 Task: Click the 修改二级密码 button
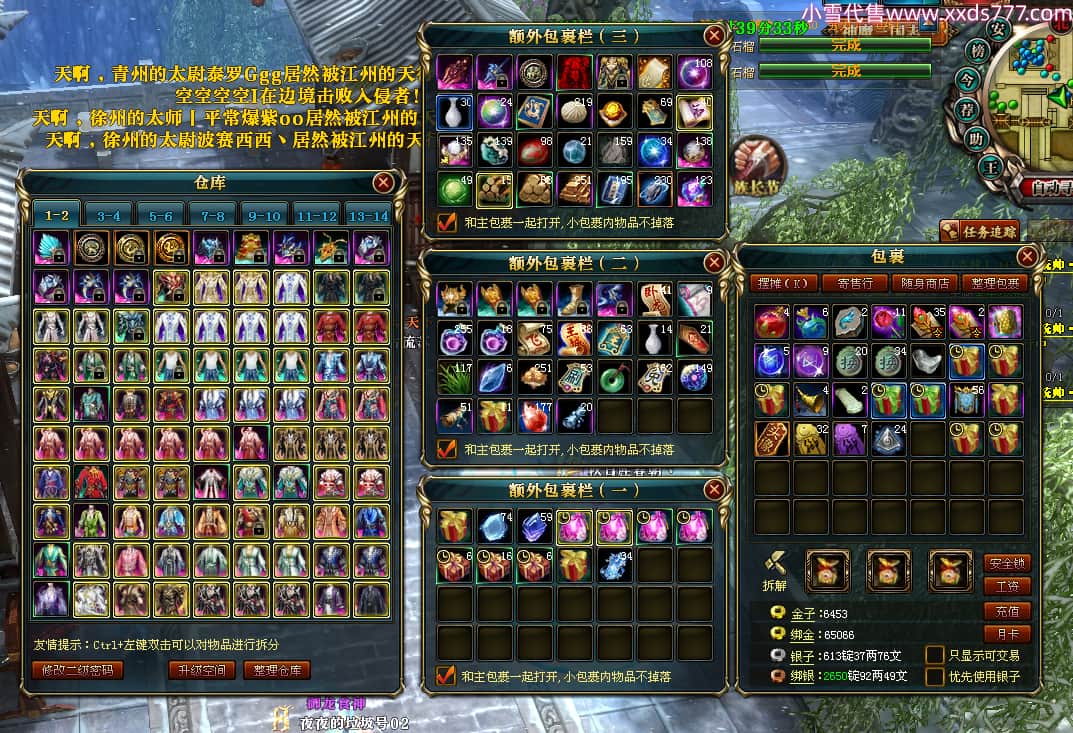pos(78,670)
